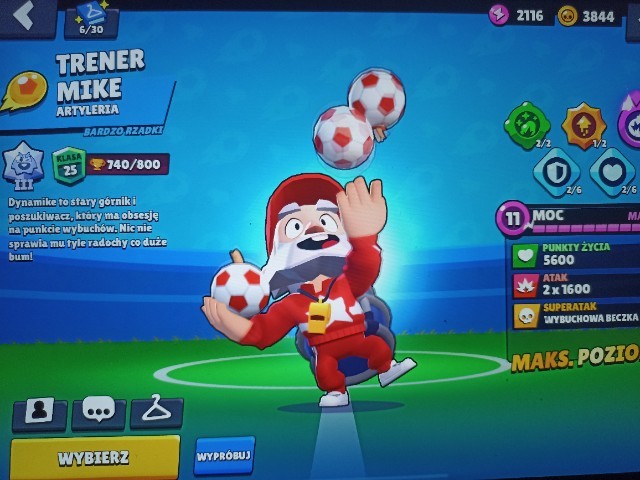This screenshot has height=480, width=640.
Task: Select the shield gear slot
Action: (554, 170)
